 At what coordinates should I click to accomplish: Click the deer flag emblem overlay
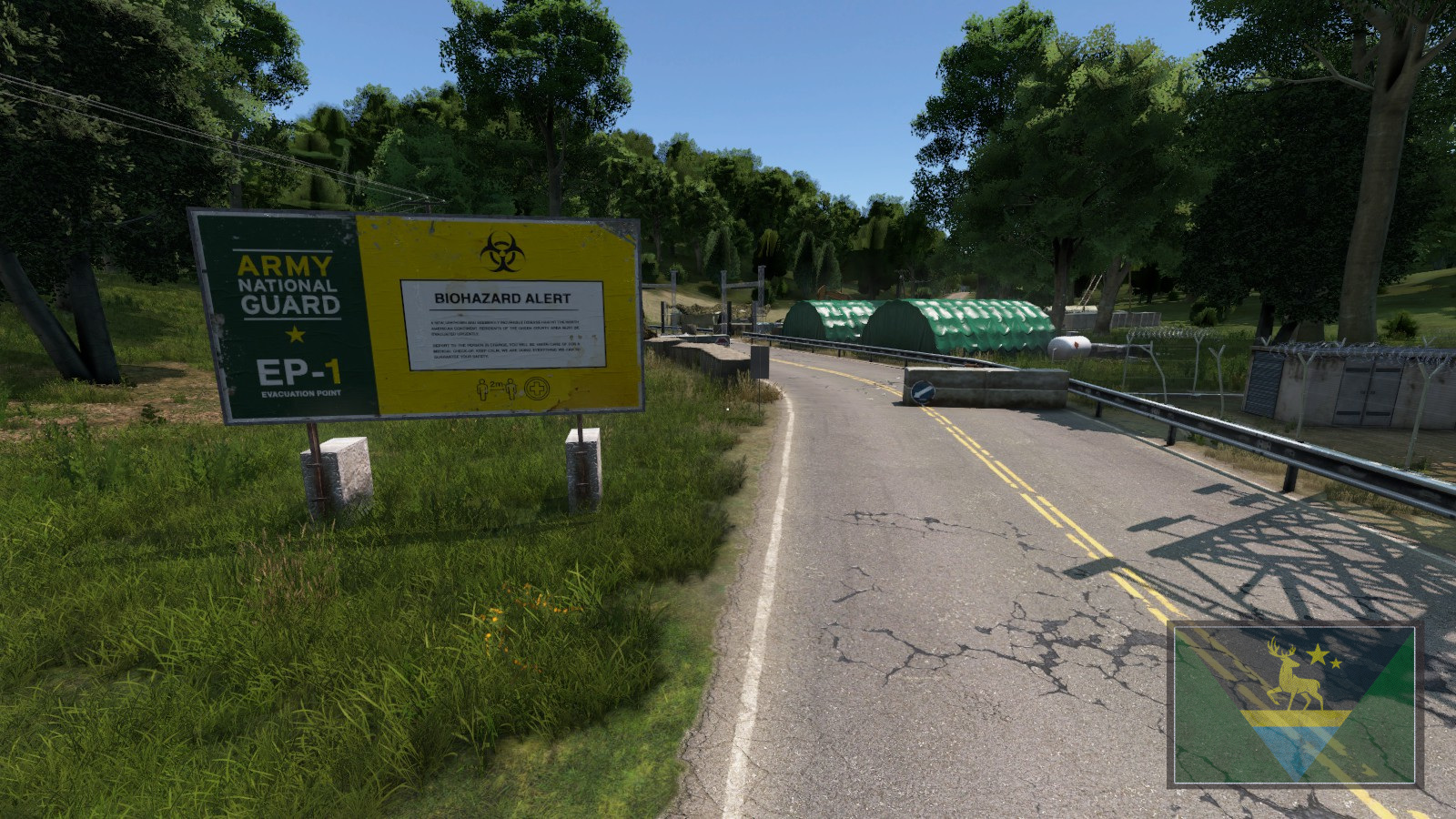coord(1295,703)
